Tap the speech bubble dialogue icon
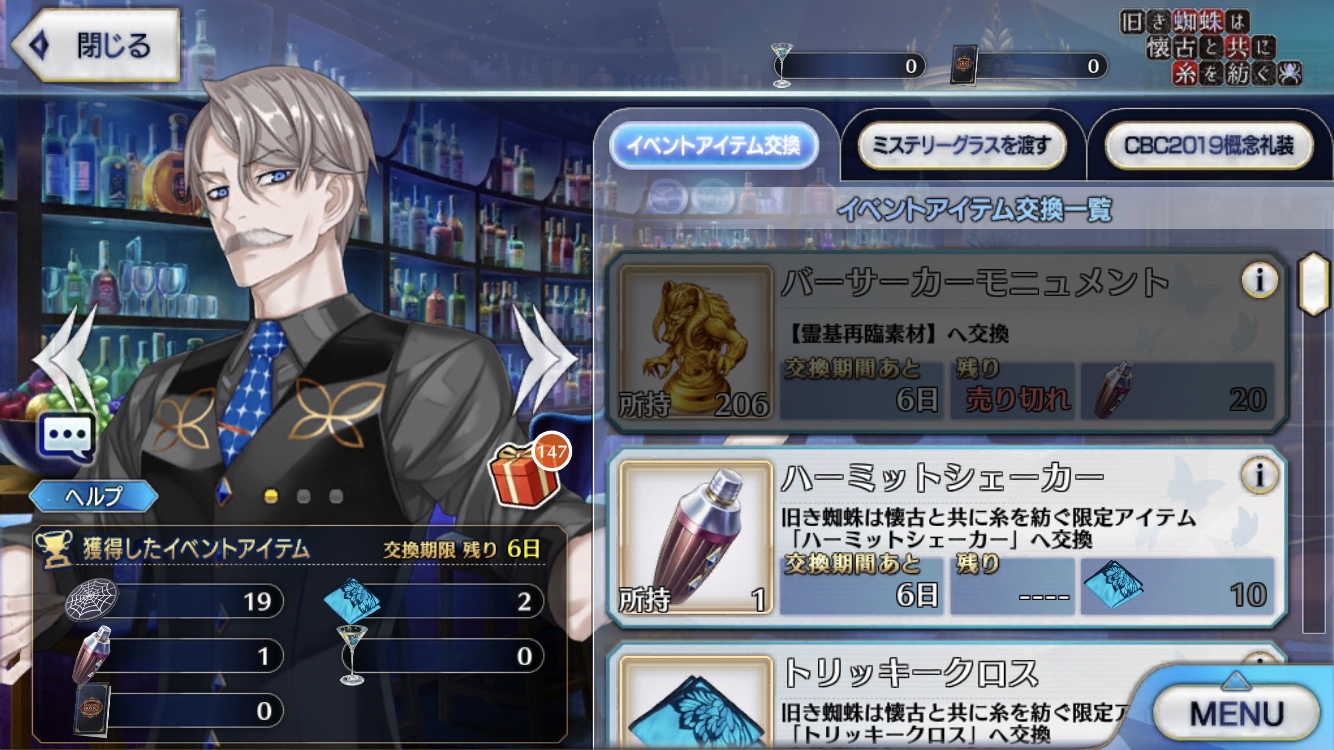 click(66, 438)
